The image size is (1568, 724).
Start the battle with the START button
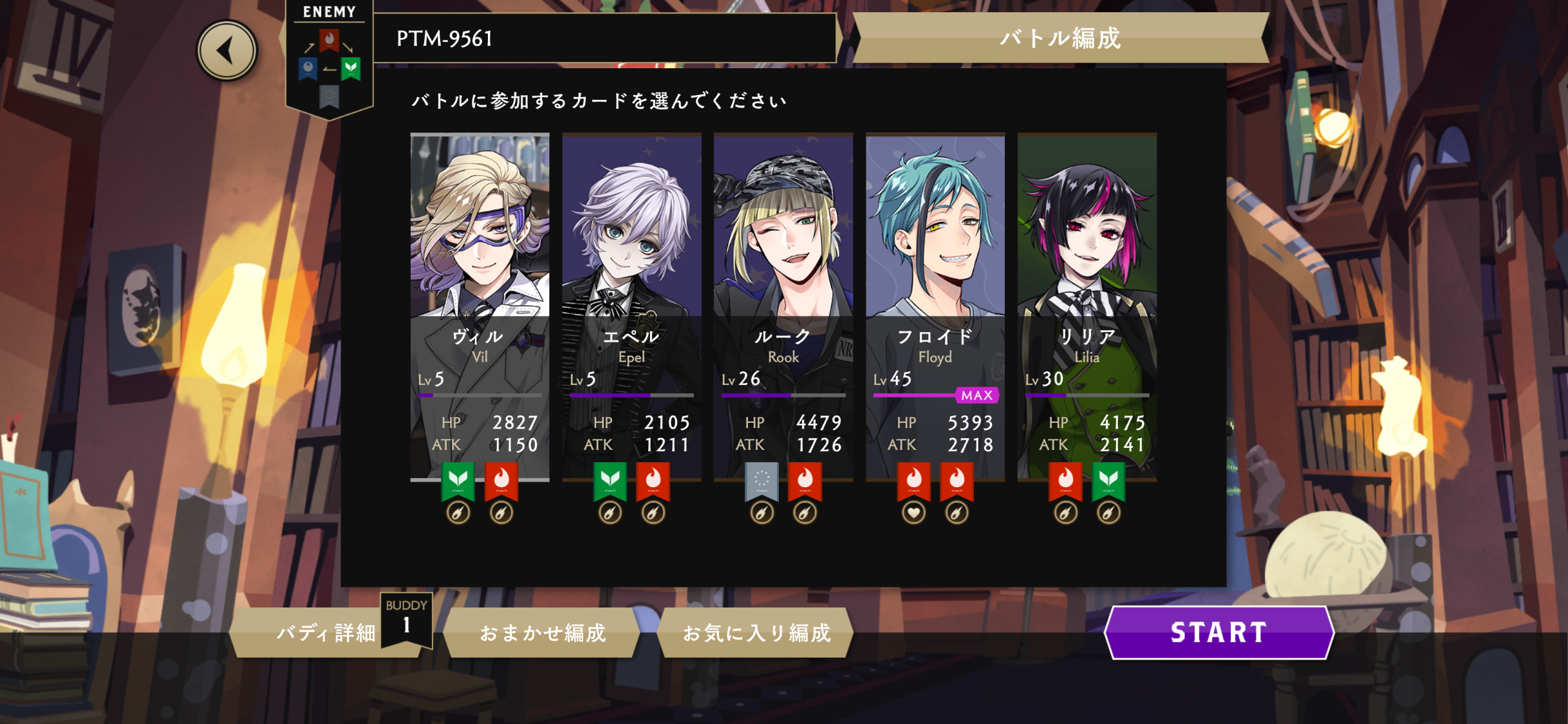coord(1218,633)
